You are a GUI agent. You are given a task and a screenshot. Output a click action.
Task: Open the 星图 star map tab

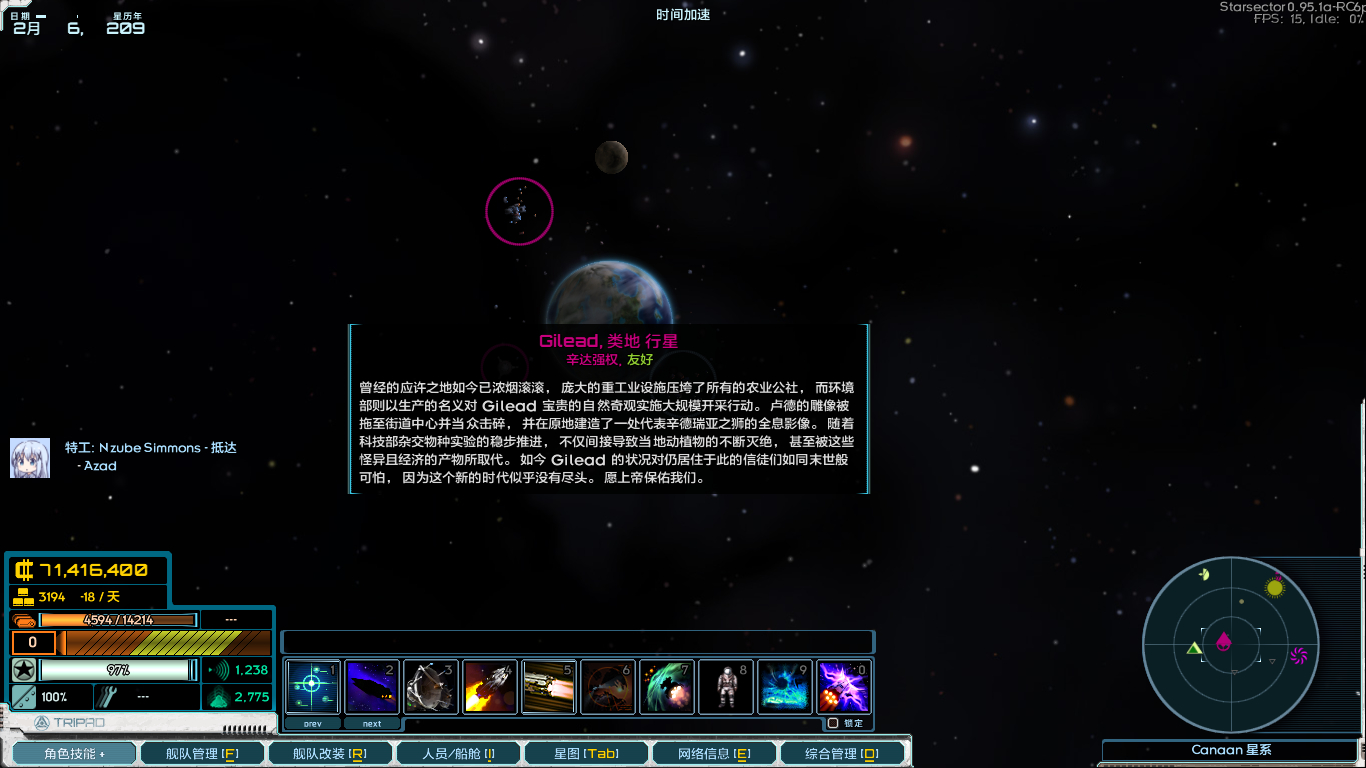tap(585, 751)
